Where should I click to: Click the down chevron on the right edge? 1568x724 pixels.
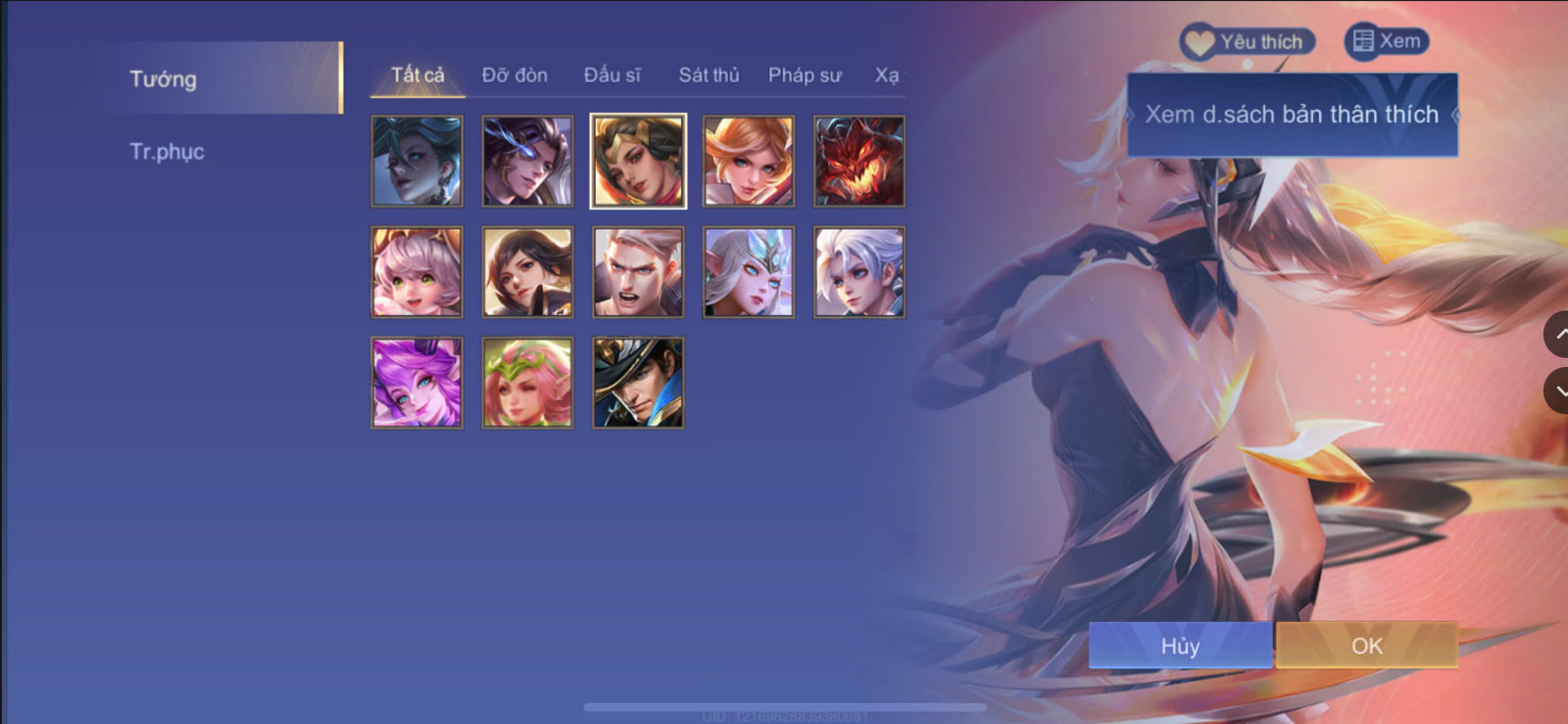1558,392
